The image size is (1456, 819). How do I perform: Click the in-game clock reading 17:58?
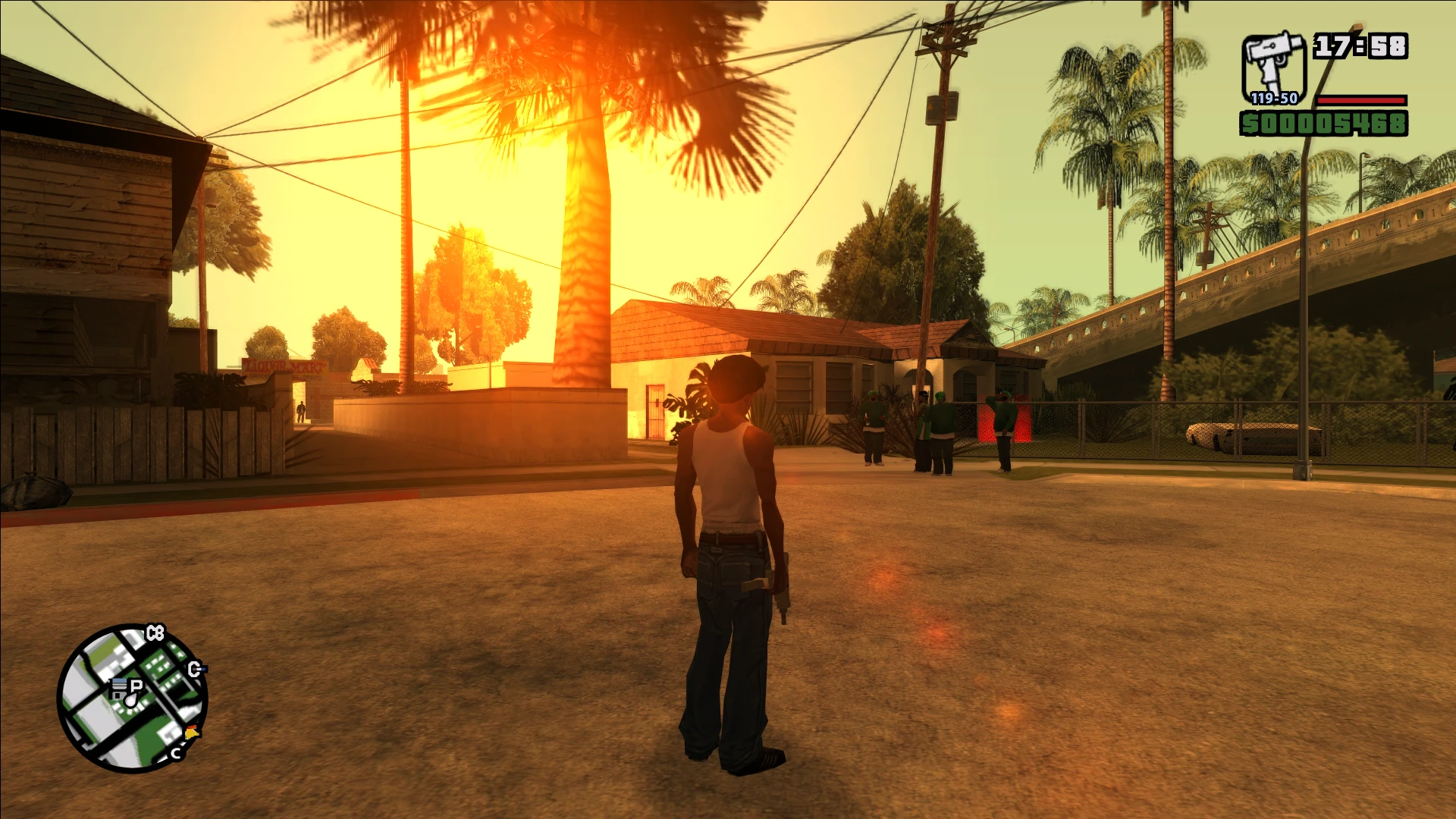1360,45
